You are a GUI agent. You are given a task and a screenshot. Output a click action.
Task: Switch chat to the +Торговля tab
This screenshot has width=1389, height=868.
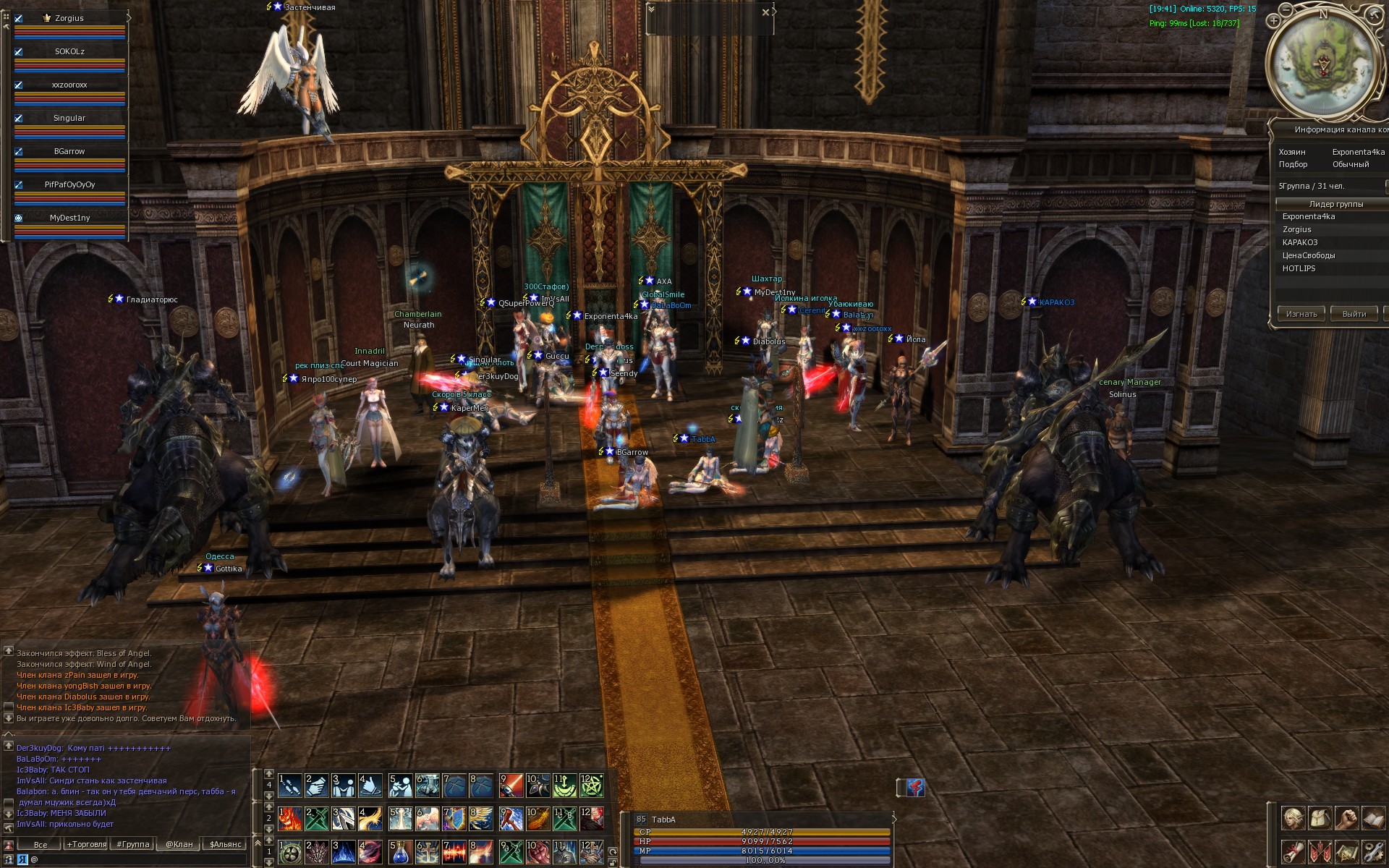[87, 844]
